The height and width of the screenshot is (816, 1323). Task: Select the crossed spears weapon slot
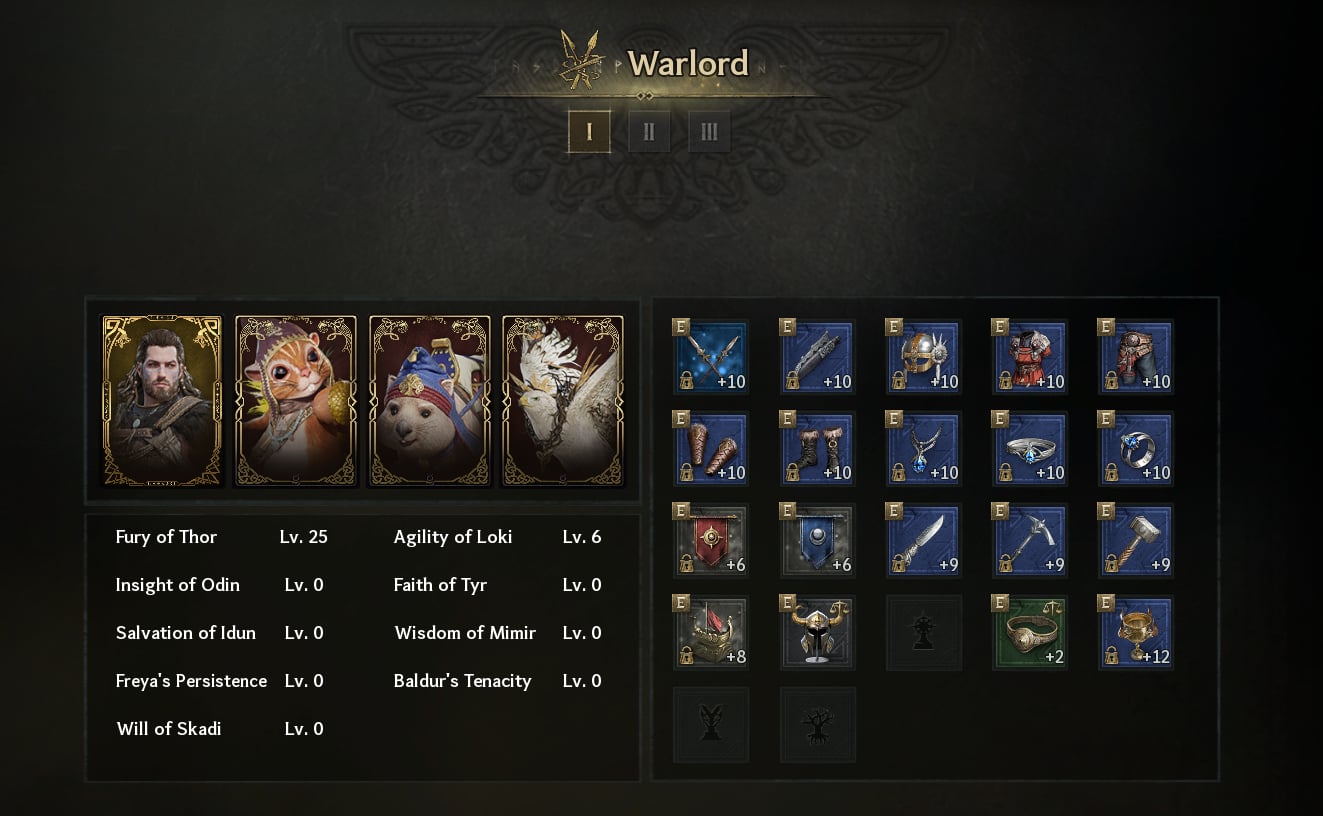click(711, 357)
